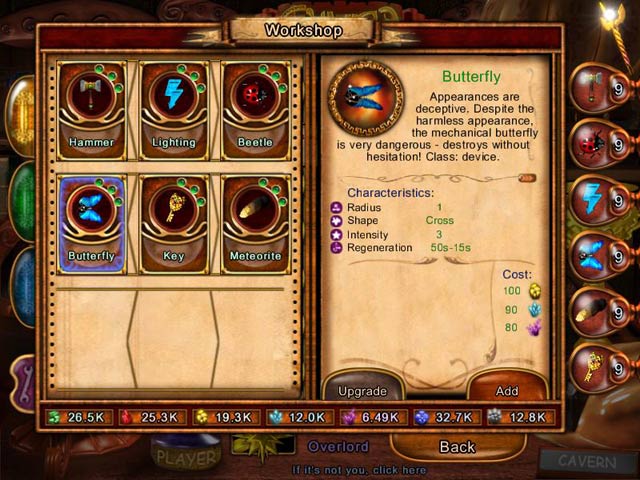Click the 'If it's not you, click here' link
The height and width of the screenshot is (480, 640).
point(359,469)
